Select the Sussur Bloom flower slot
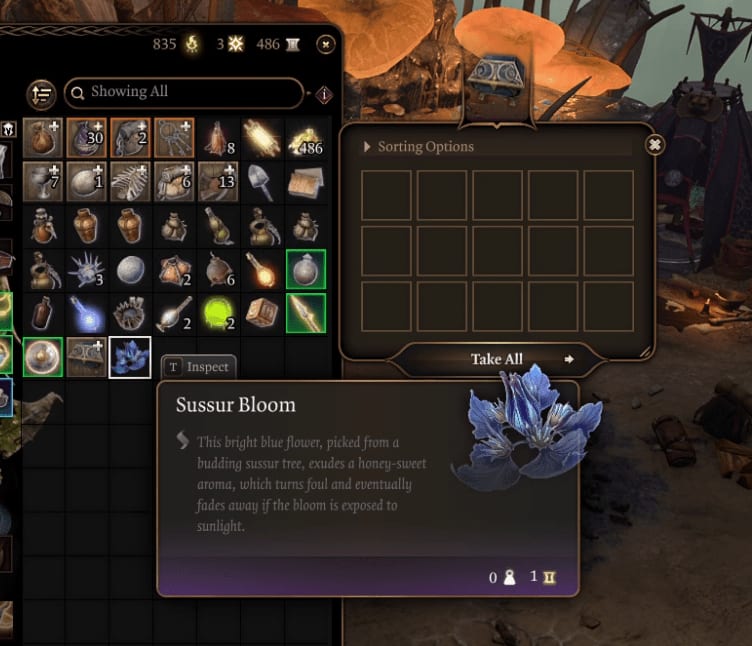This screenshot has height=646, width=752. click(130, 357)
